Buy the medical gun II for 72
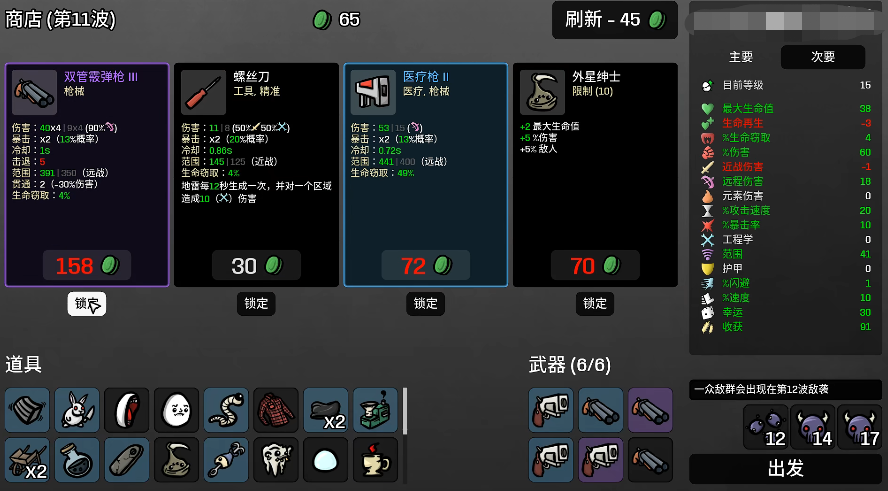This screenshot has height=491, width=888. tap(425, 265)
